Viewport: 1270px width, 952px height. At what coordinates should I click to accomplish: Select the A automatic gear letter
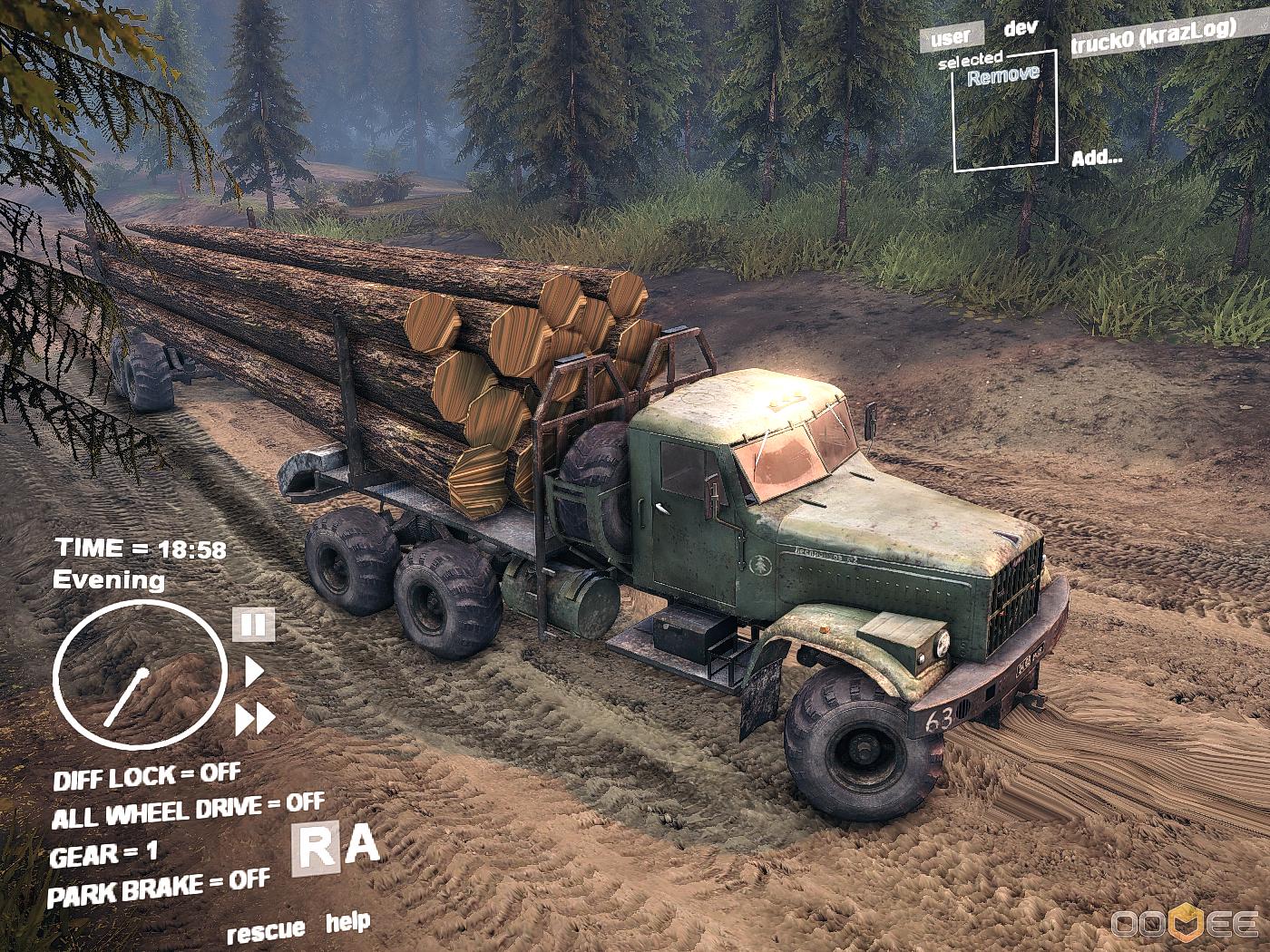coord(363,845)
